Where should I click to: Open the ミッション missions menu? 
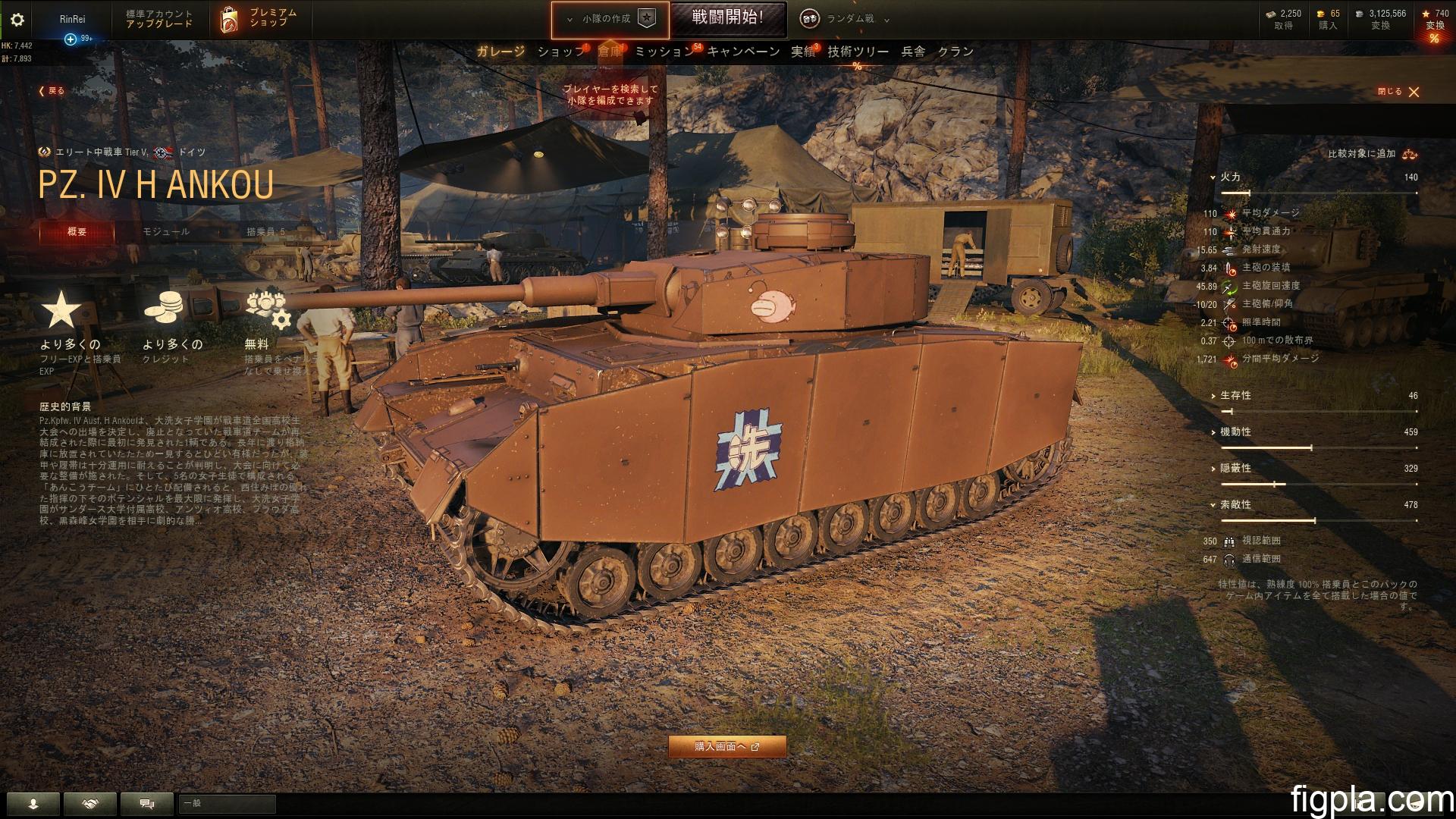coord(664,52)
